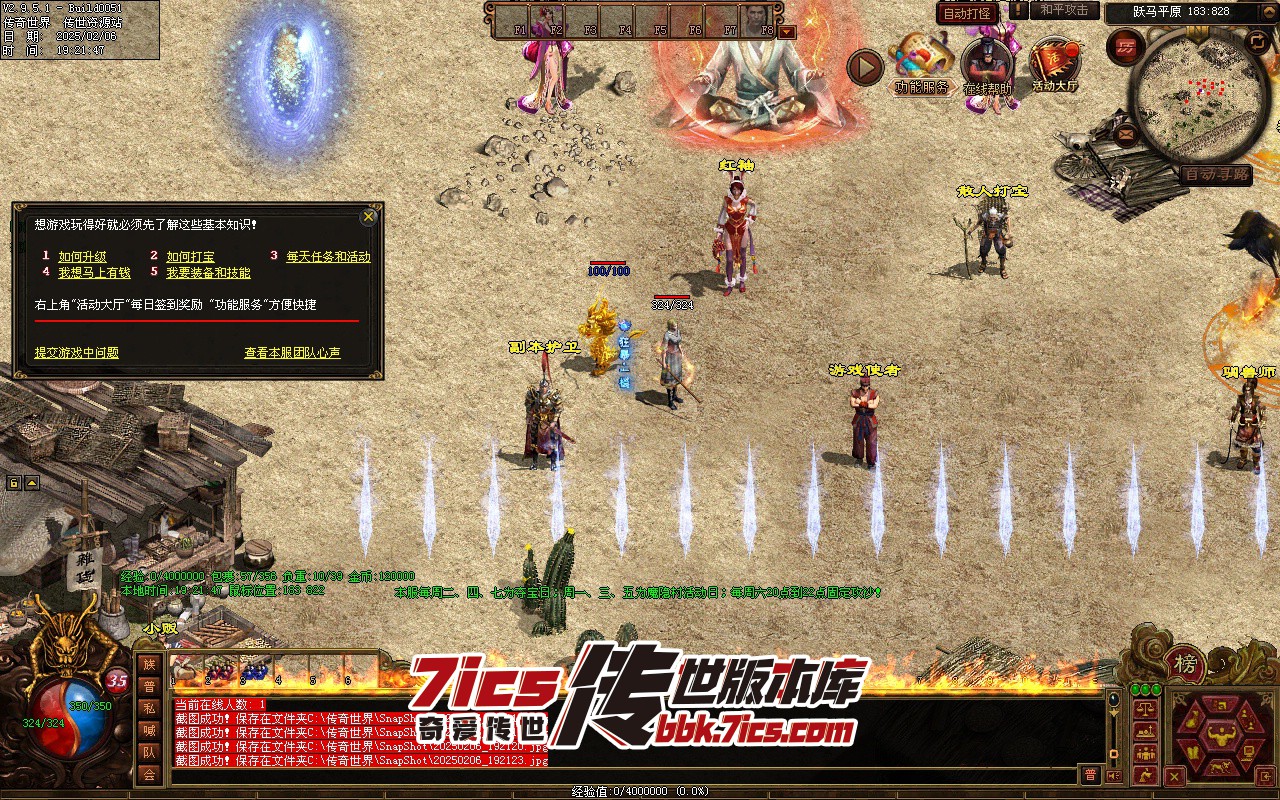Choose the 我想马上有钱 option
This screenshot has height=800, width=1280.
point(94,273)
